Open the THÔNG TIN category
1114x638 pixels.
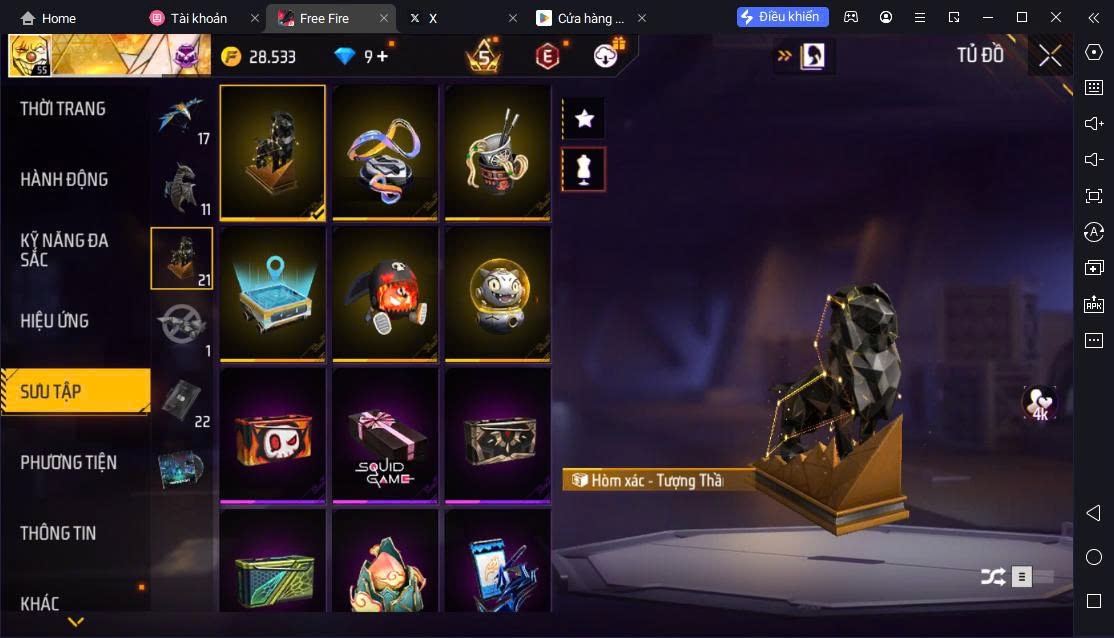[x=58, y=533]
